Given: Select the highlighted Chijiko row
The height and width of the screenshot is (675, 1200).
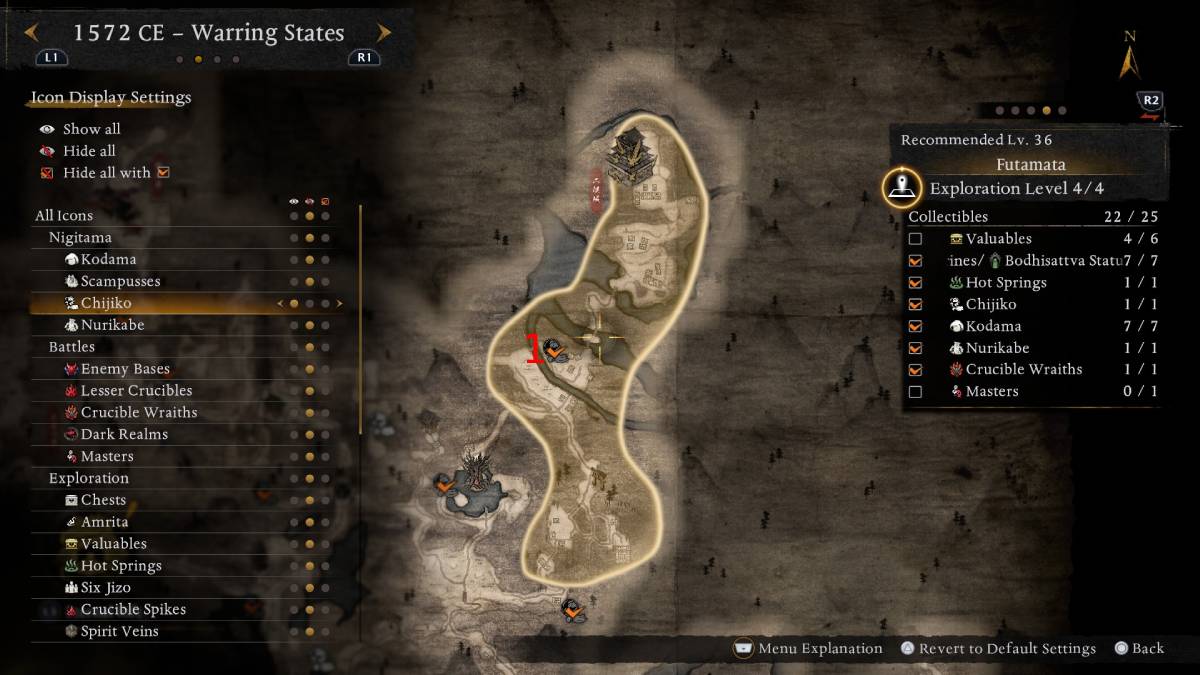Looking at the screenshot, I should click(106, 303).
